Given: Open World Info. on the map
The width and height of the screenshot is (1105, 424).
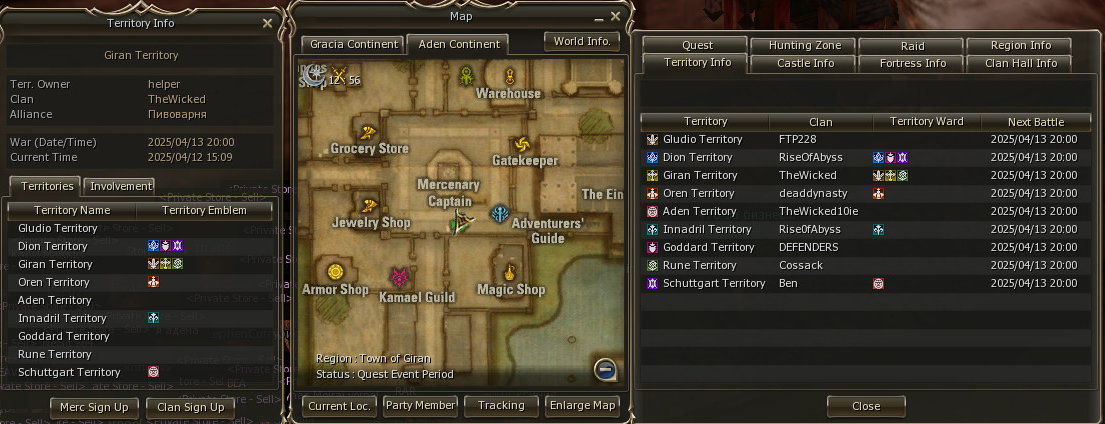Looking at the screenshot, I should pos(582,41).
